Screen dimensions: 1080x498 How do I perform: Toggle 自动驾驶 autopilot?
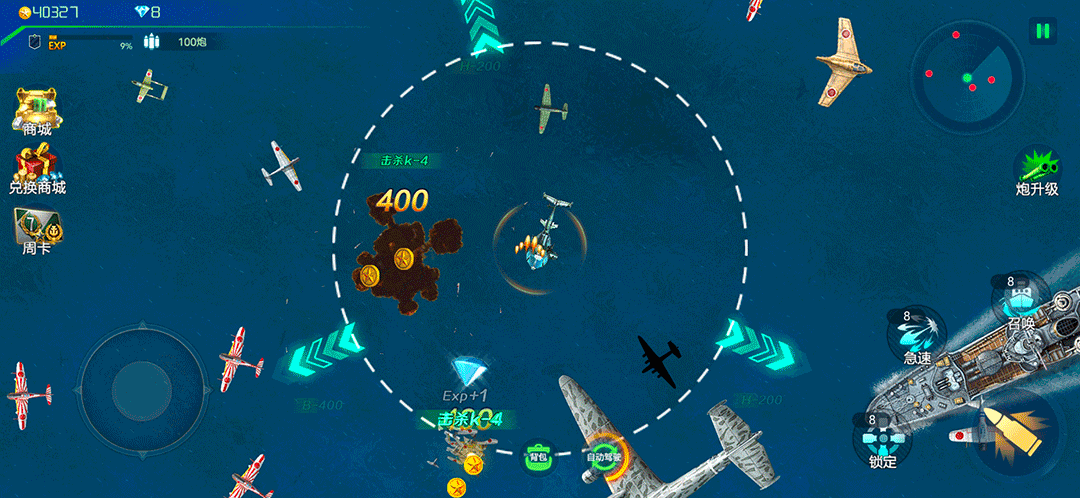(604, 456)
